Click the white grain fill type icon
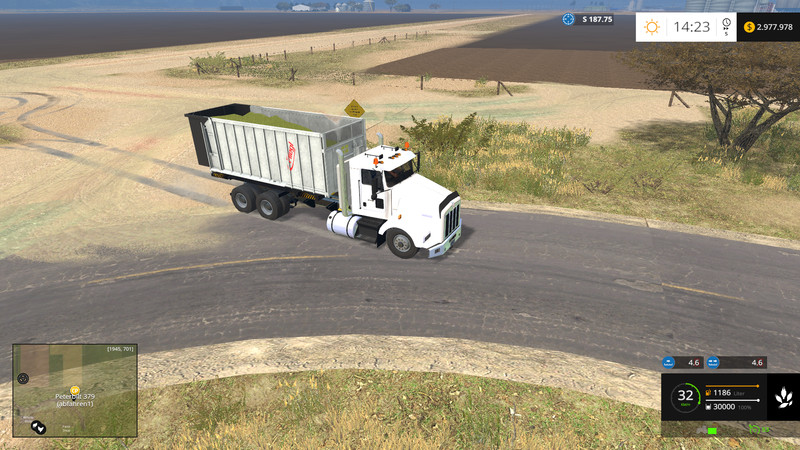This screenshot has height=450, width=800. [x=783, y=397]
